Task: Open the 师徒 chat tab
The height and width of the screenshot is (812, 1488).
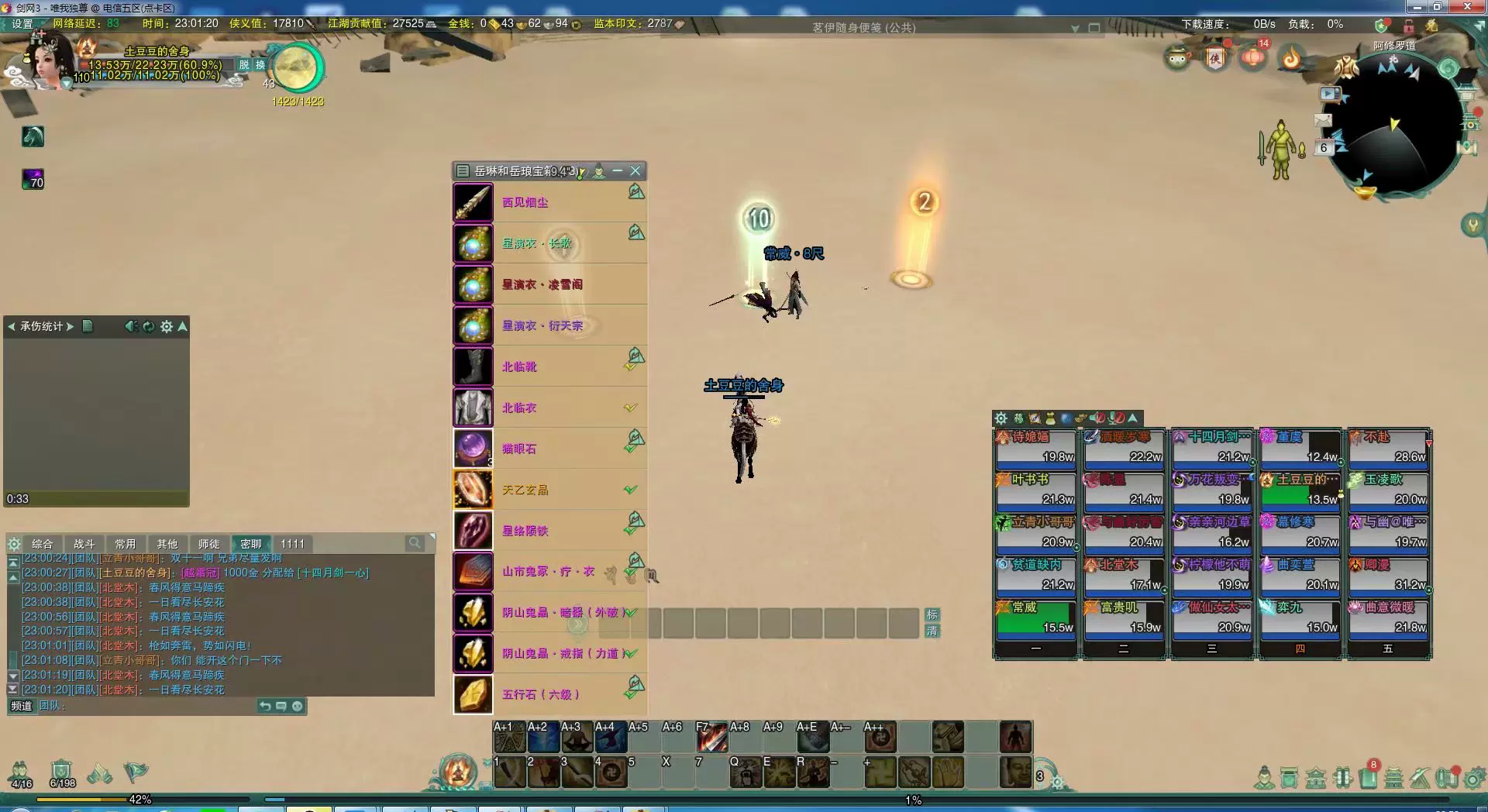Action: 208,544
